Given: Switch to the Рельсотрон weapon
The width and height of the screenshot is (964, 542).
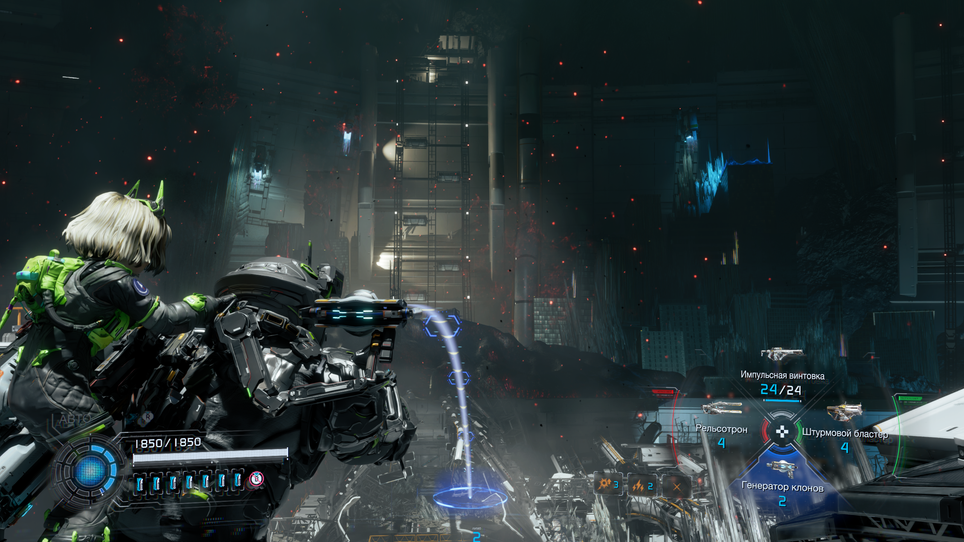Looking at the screenshot, I should 721,409.
